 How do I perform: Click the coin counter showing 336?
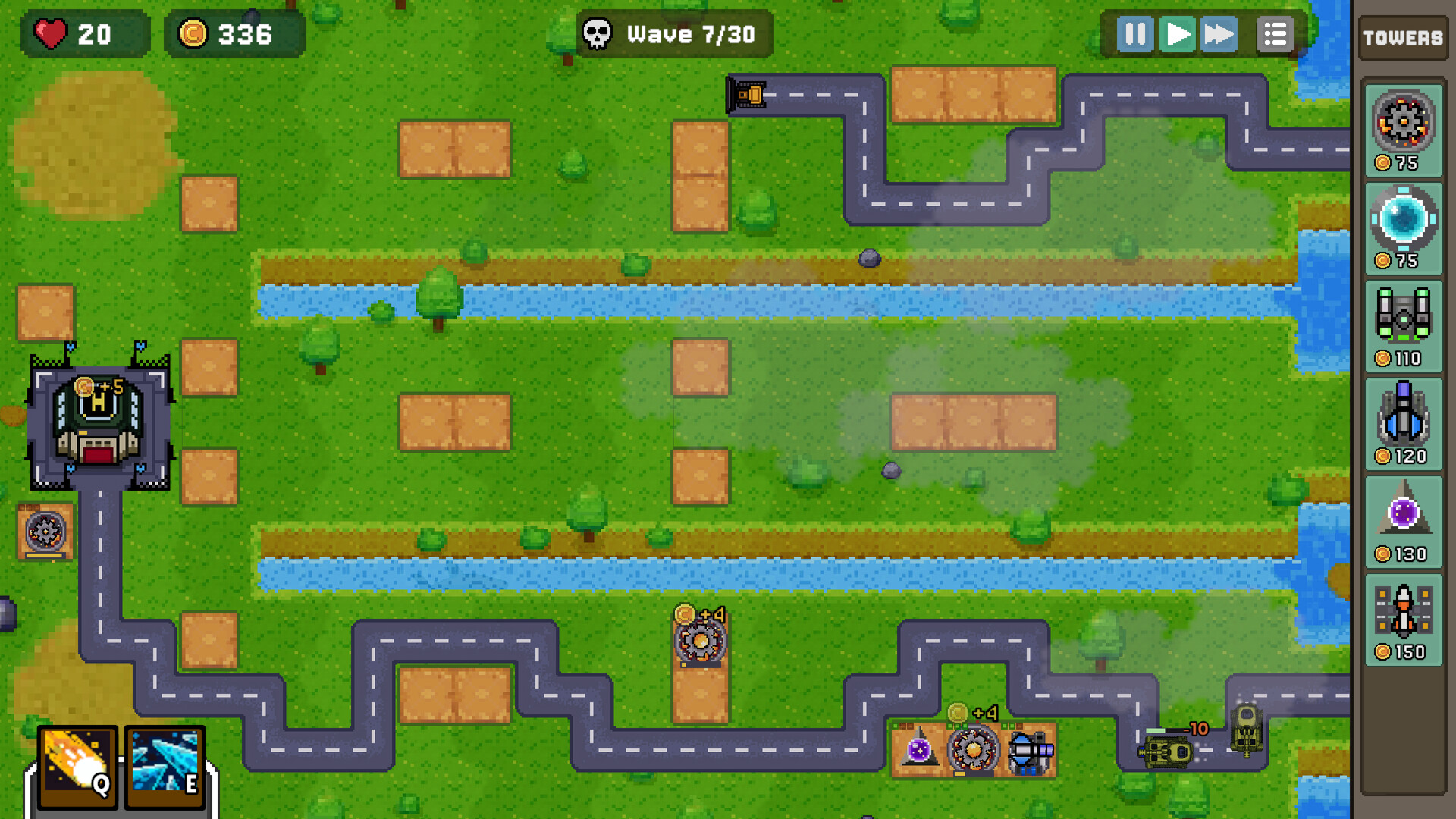pyautogui.click(x=231, y=33)
